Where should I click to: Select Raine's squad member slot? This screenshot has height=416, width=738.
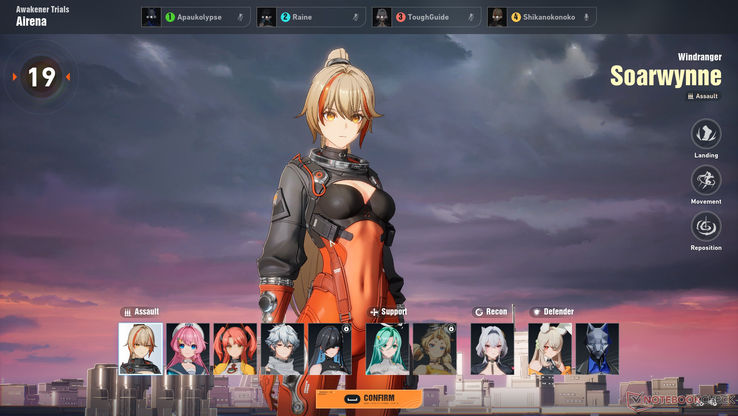(311, 17)
